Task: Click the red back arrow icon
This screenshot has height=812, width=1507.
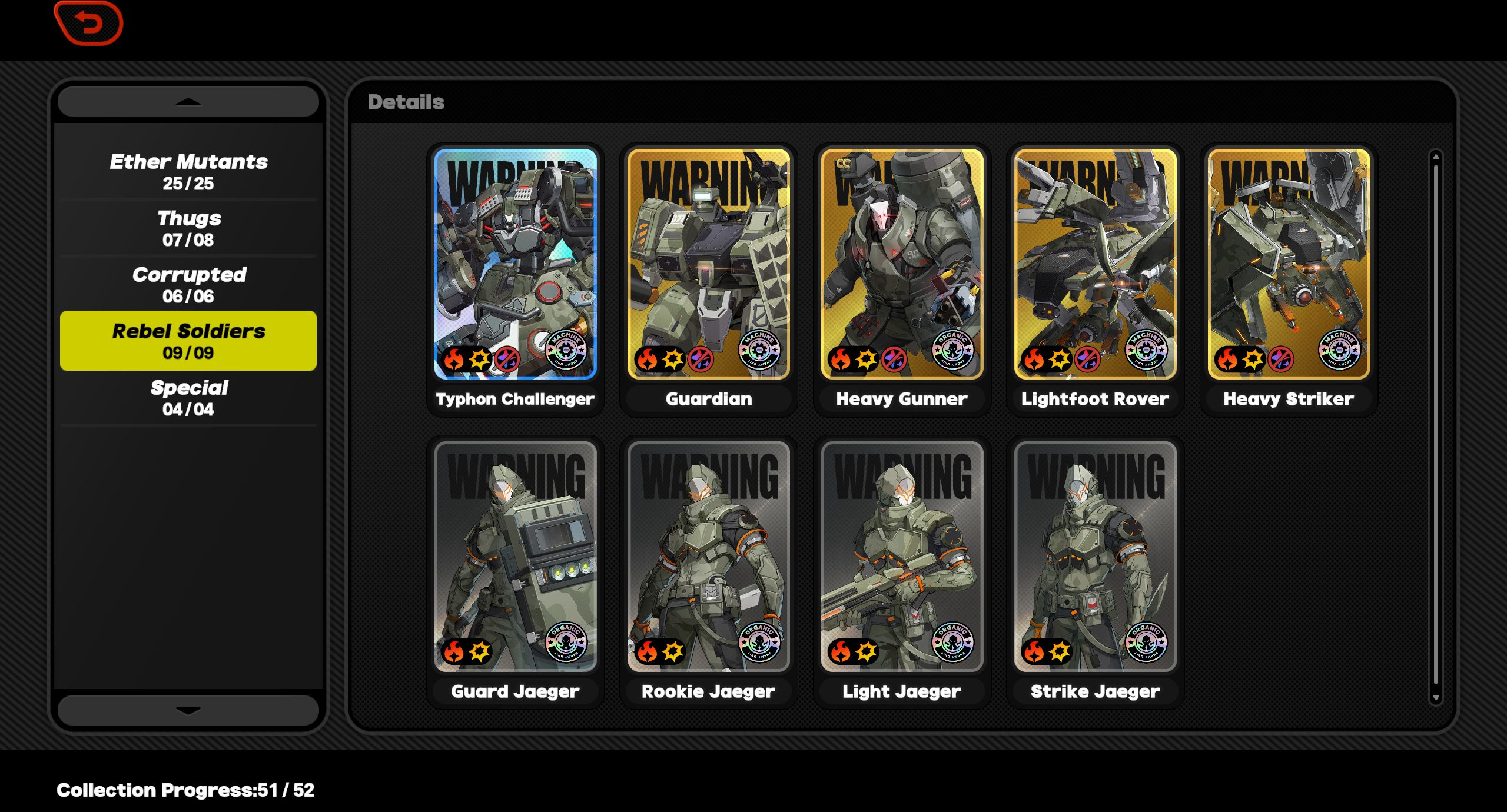Action: (x=87, y=23)
